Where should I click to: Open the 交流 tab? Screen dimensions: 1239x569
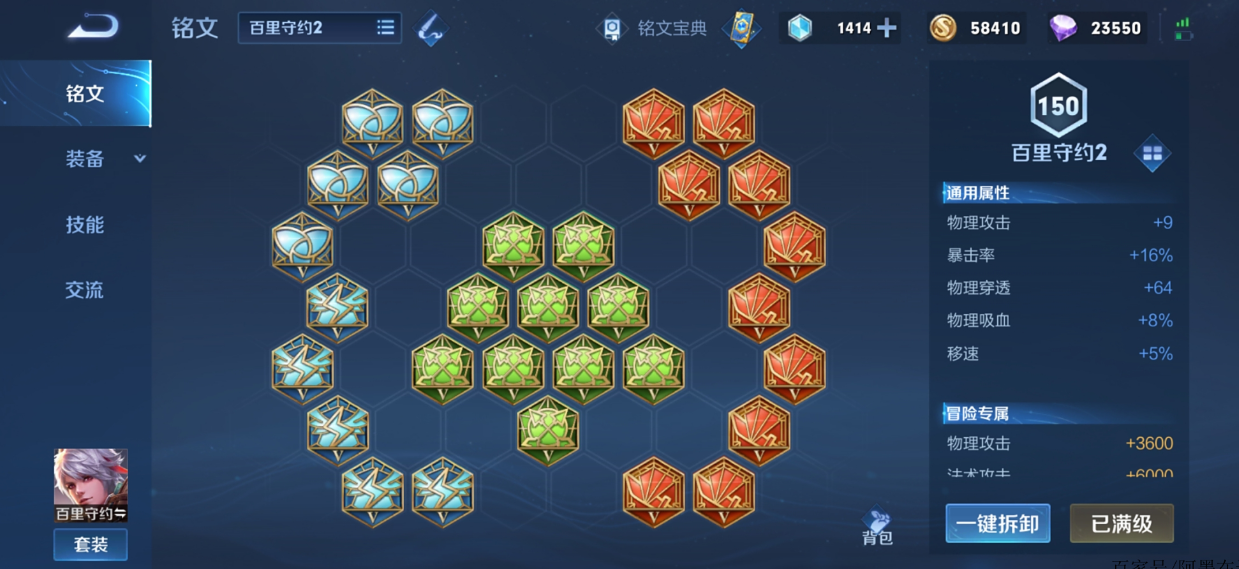click(85, 290)
